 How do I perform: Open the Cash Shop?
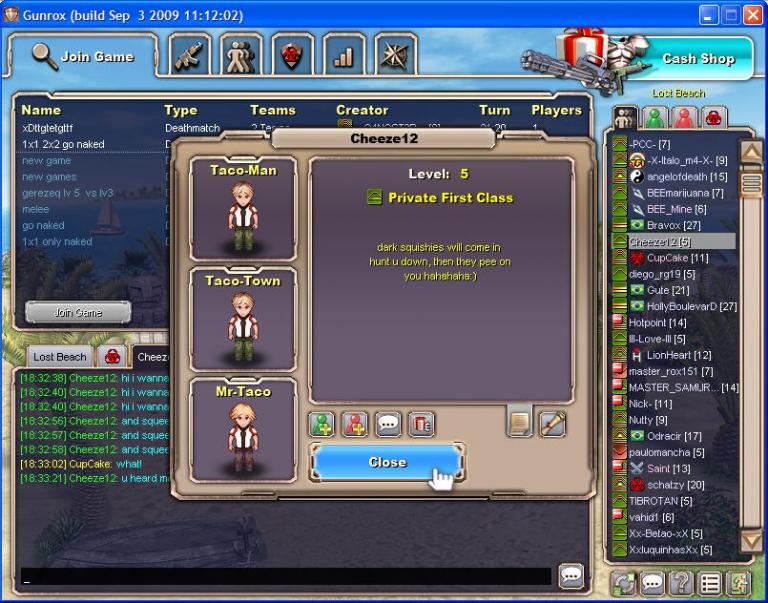697,58
